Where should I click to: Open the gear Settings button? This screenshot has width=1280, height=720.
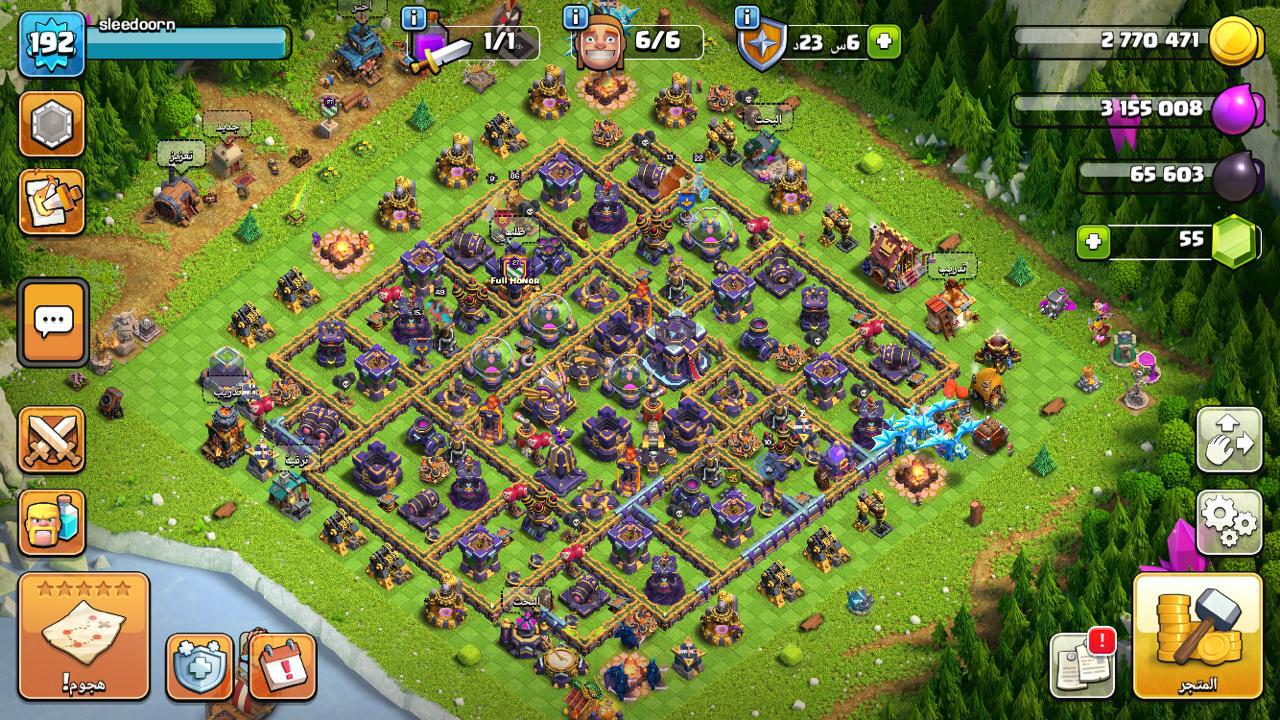point(1229,521)
